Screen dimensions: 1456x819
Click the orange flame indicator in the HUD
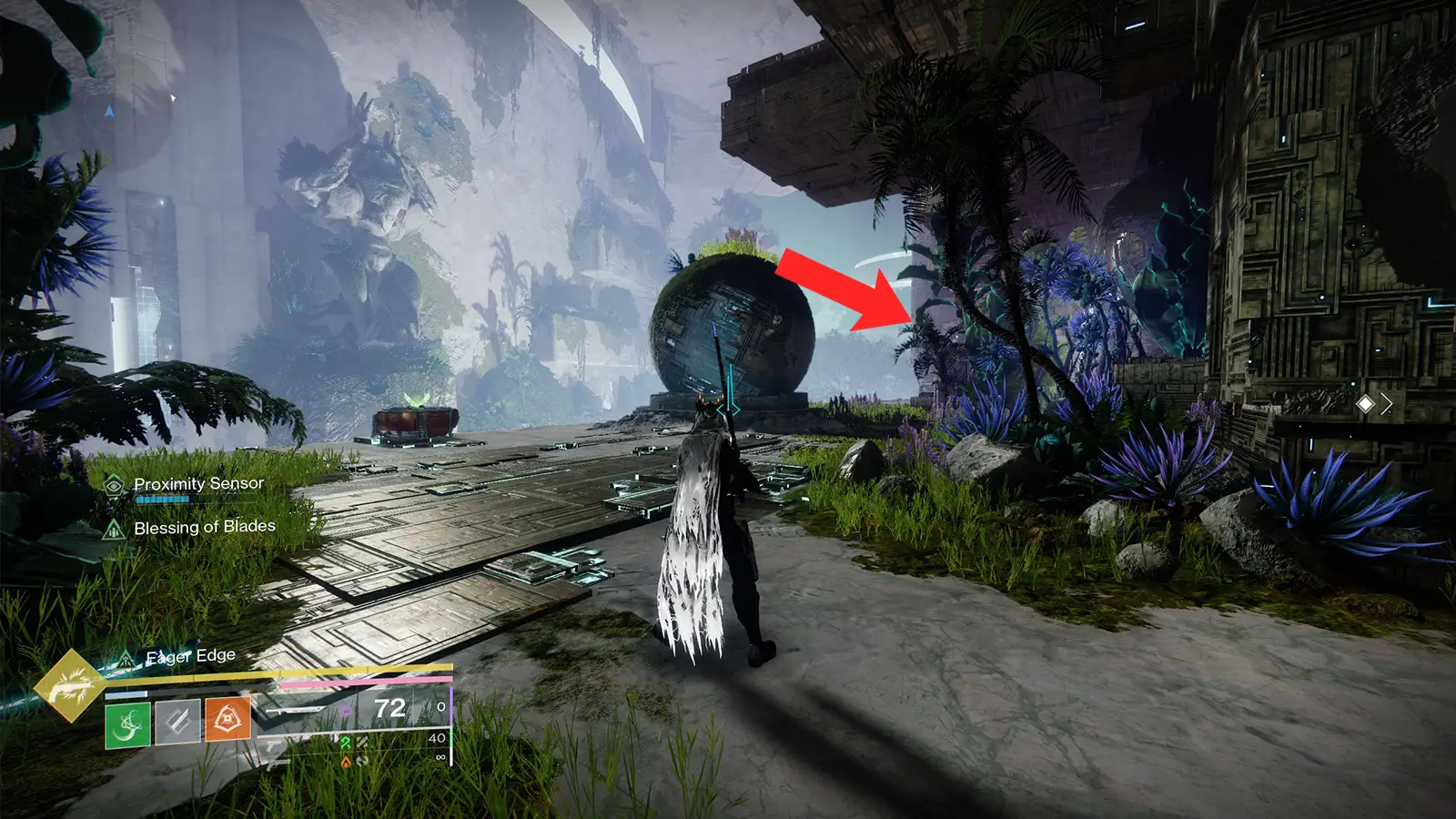346,763
